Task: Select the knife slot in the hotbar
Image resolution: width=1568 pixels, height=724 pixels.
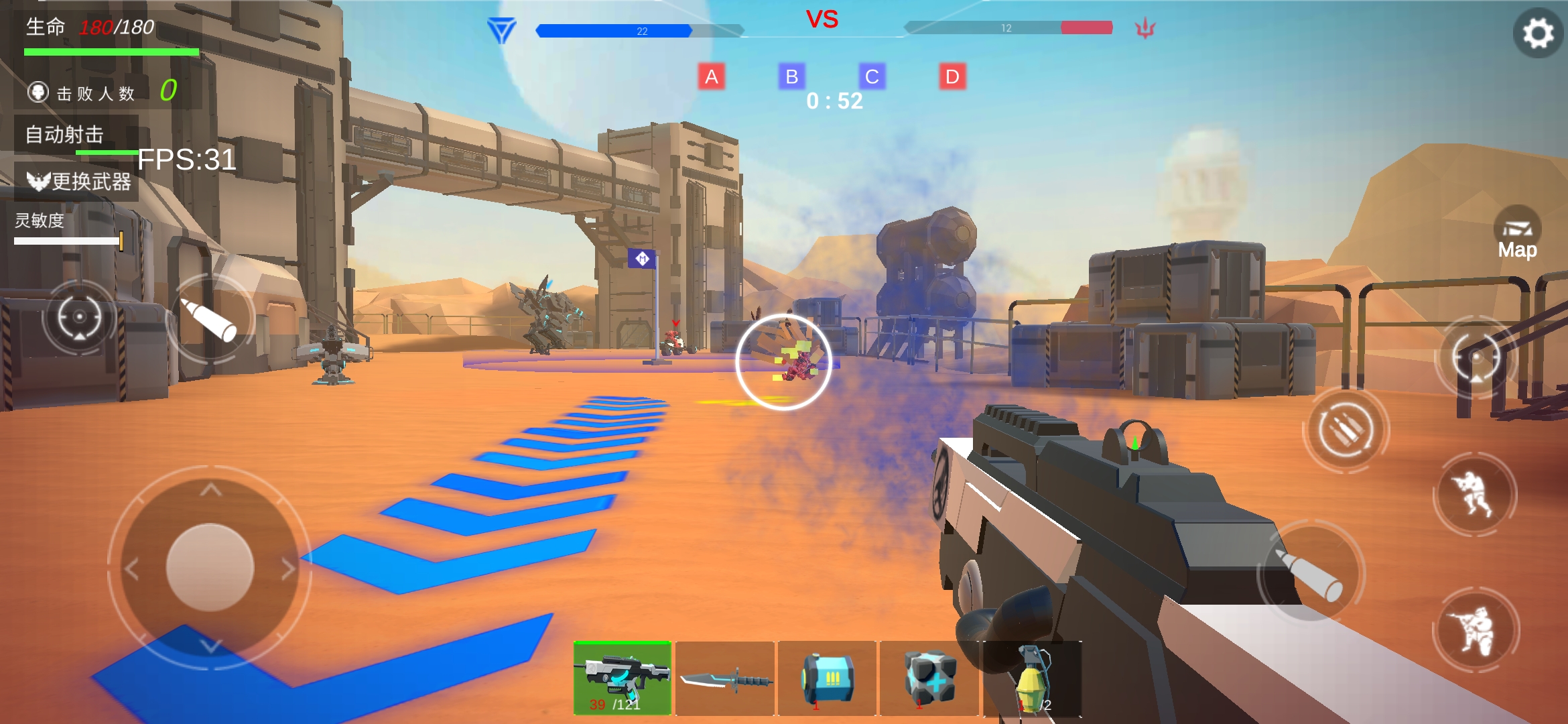Action: pyautogui.click(x=725, y=677)
